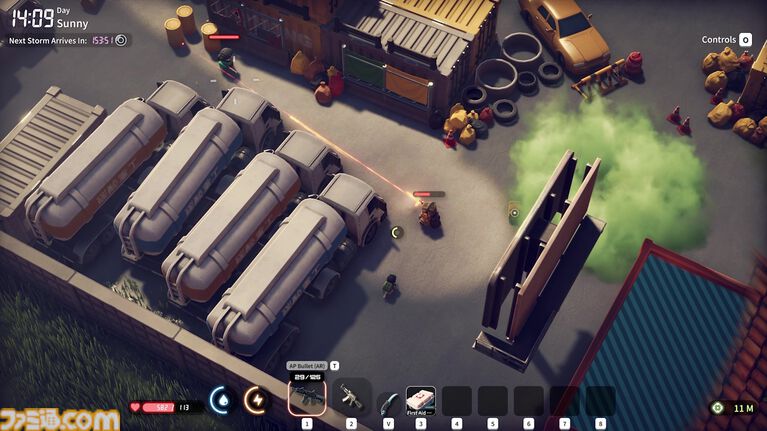Use the First Aid kit slot
This screenshot has height=431, width=767.
click(420, 399)
